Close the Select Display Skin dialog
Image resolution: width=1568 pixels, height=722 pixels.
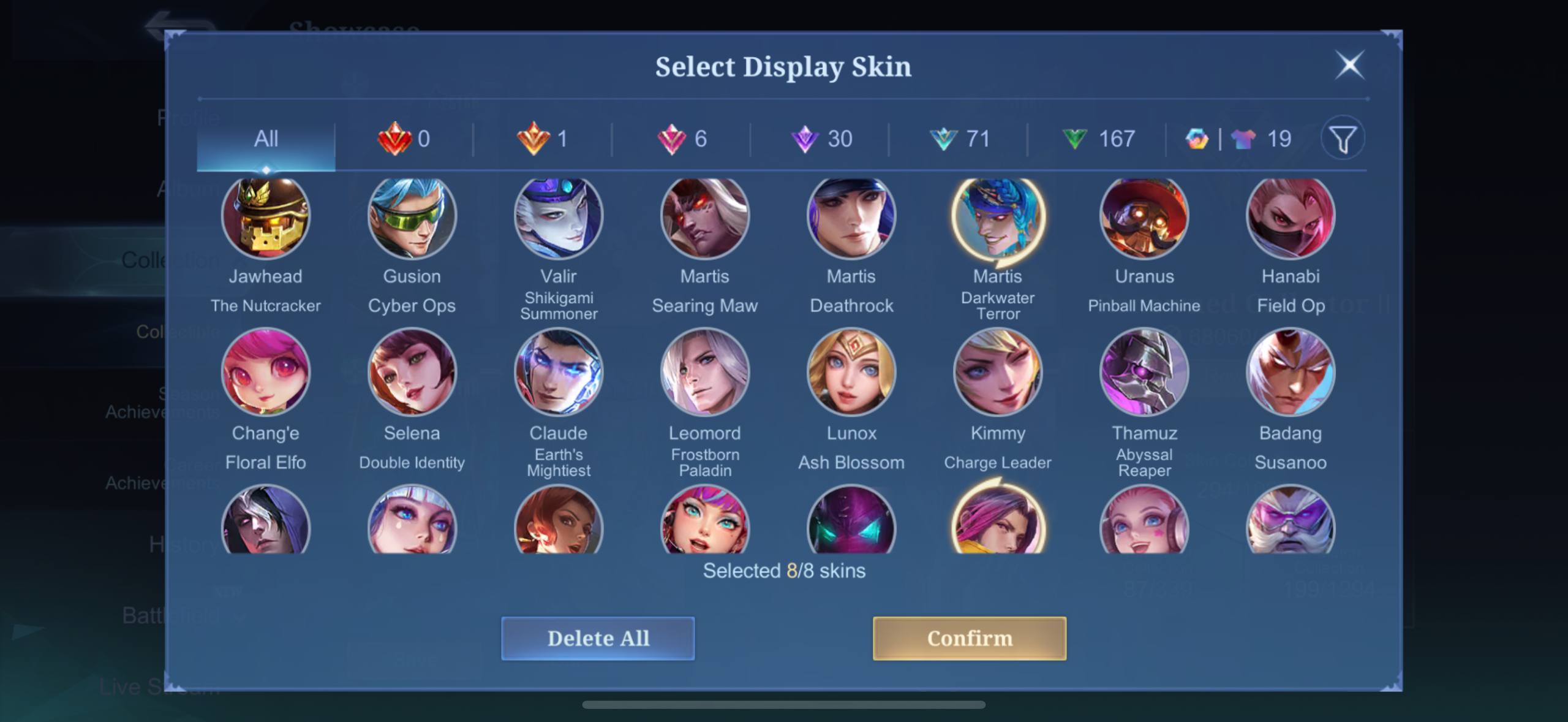(x=1349, y=65)
